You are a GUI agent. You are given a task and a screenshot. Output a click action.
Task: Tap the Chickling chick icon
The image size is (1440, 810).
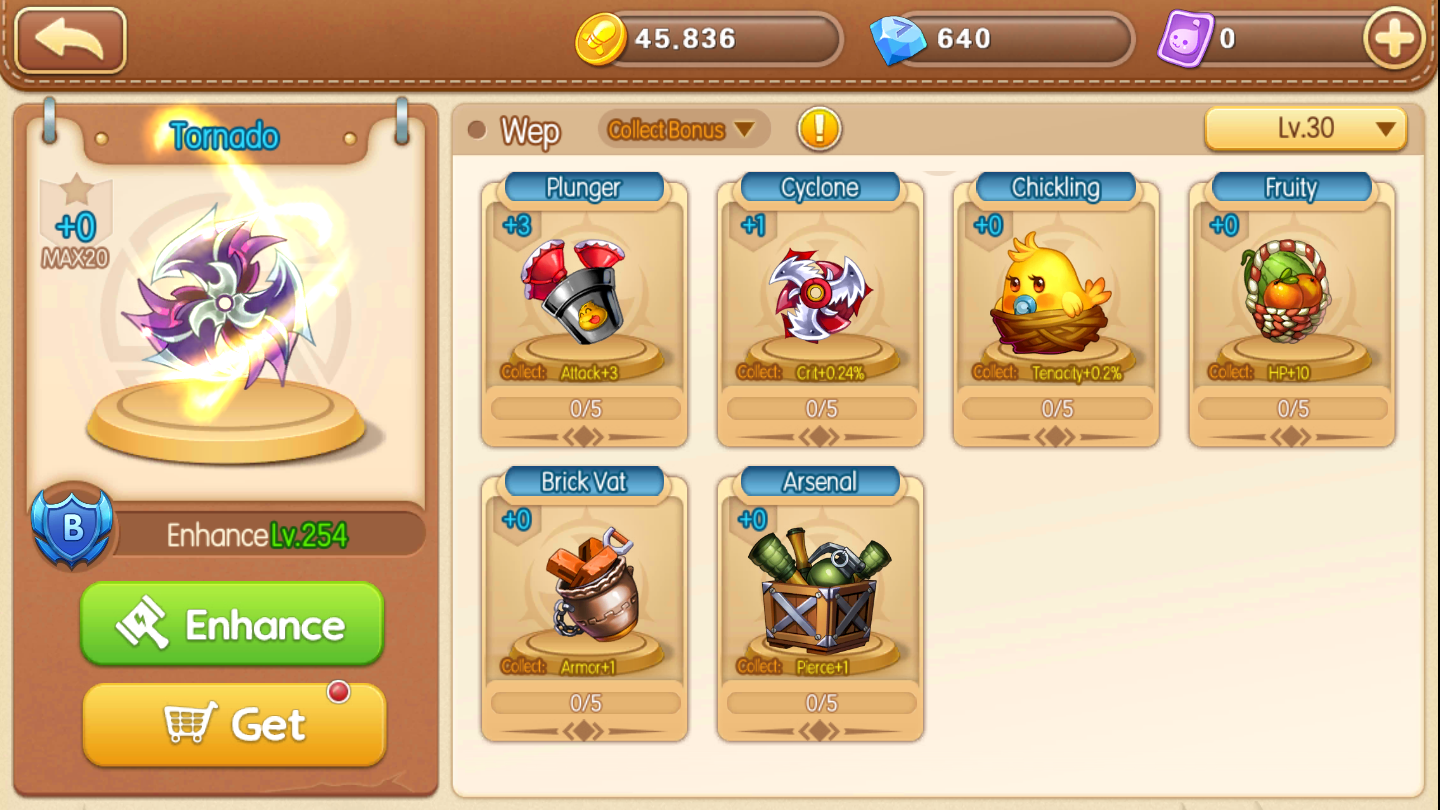coord(1056,295)
